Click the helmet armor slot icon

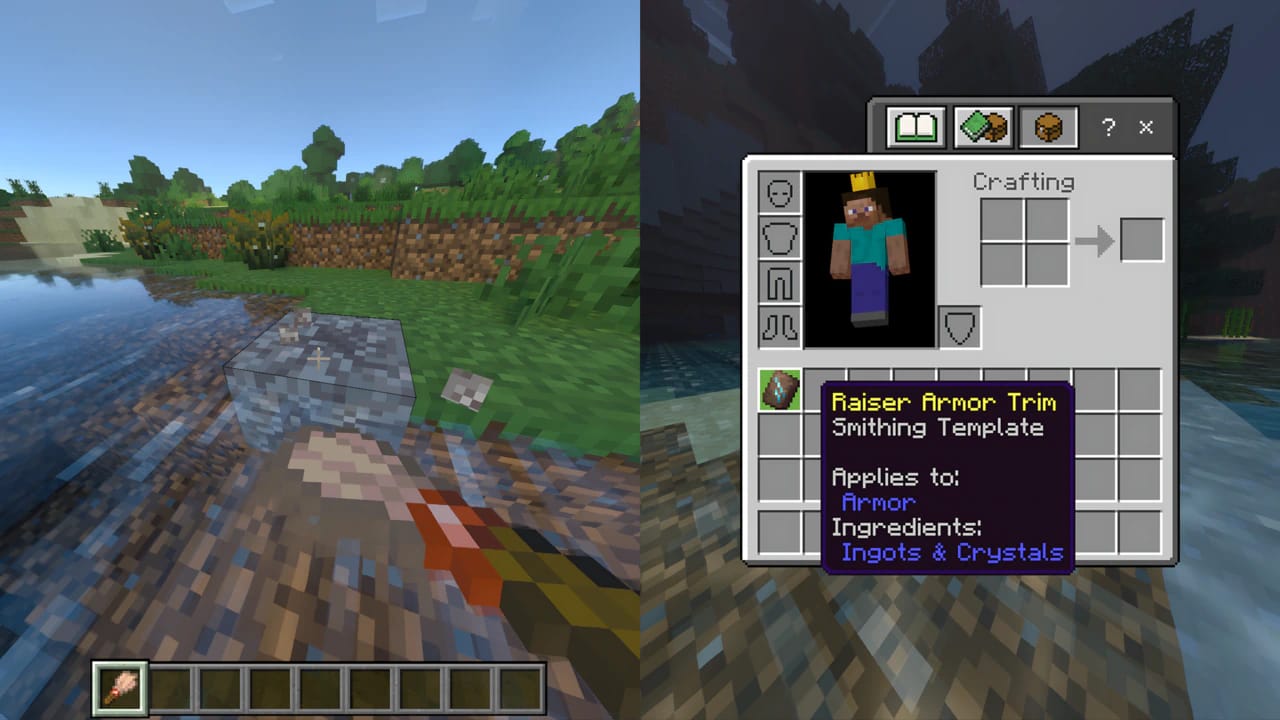(779, 192)
